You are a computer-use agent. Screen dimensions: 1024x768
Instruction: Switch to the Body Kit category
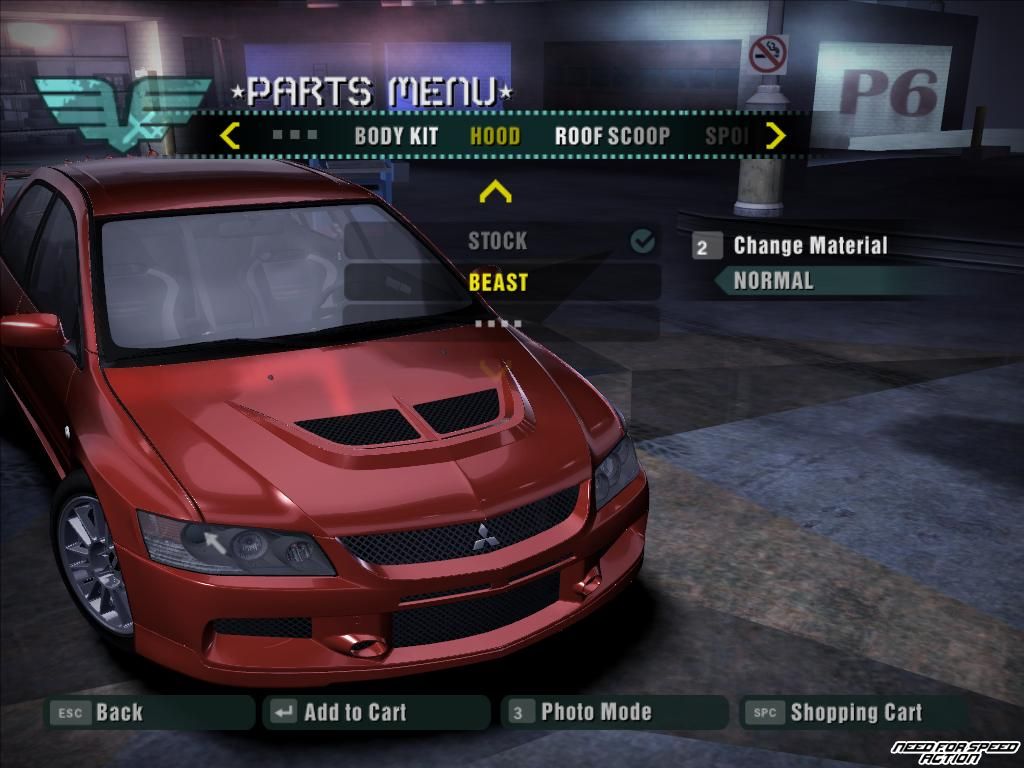(396, 136)
